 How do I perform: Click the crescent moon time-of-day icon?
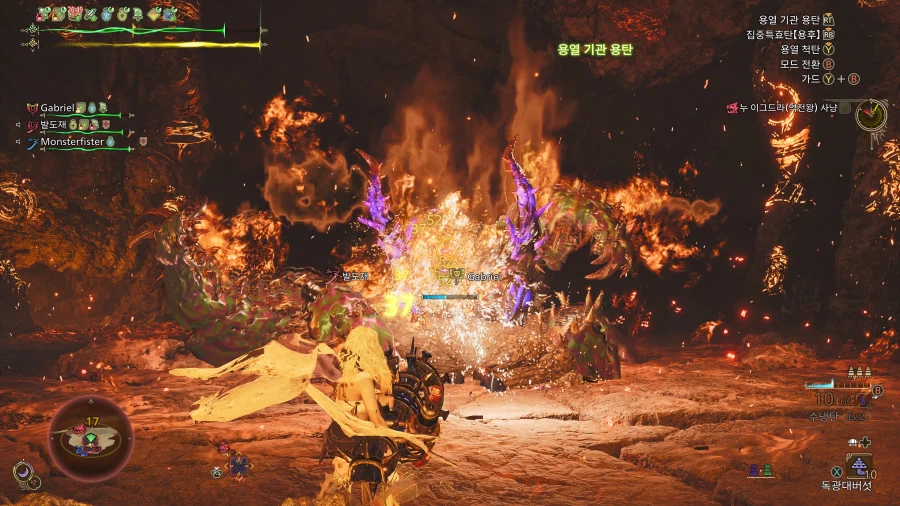(23, 472)
